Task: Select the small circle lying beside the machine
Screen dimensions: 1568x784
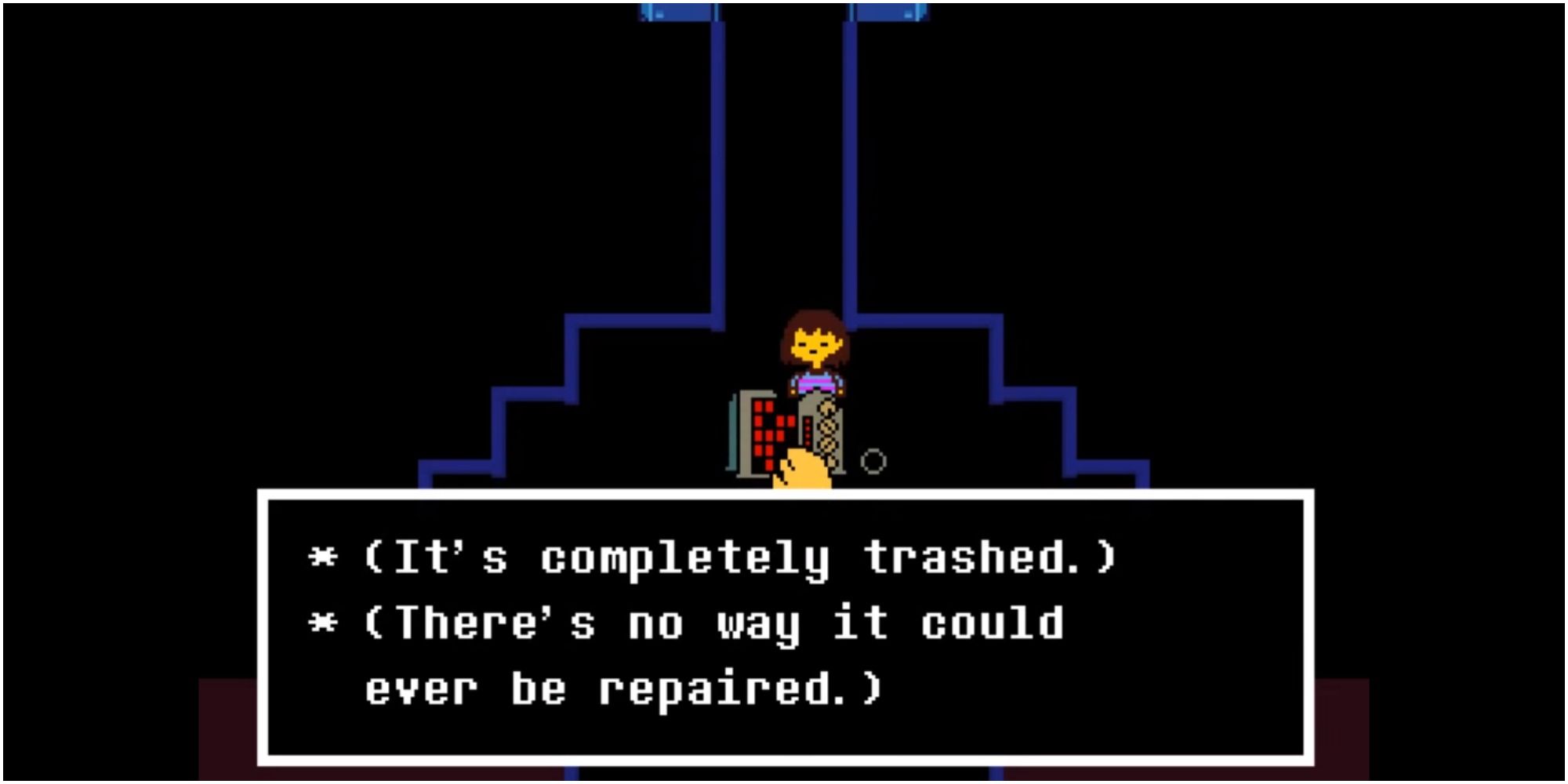Action: [873, 461]
